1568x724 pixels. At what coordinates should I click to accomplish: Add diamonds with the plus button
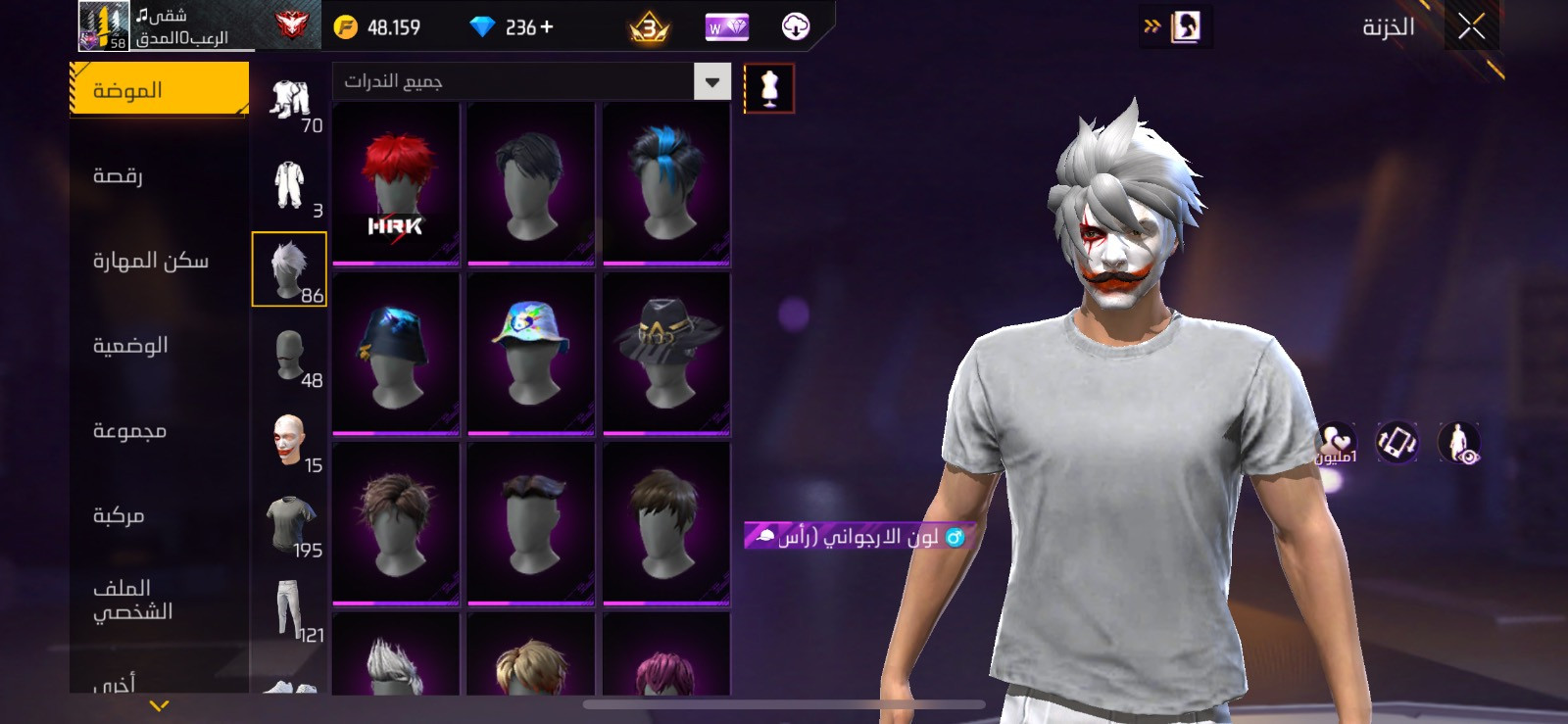pyautogui.click(x=547, y=27)
